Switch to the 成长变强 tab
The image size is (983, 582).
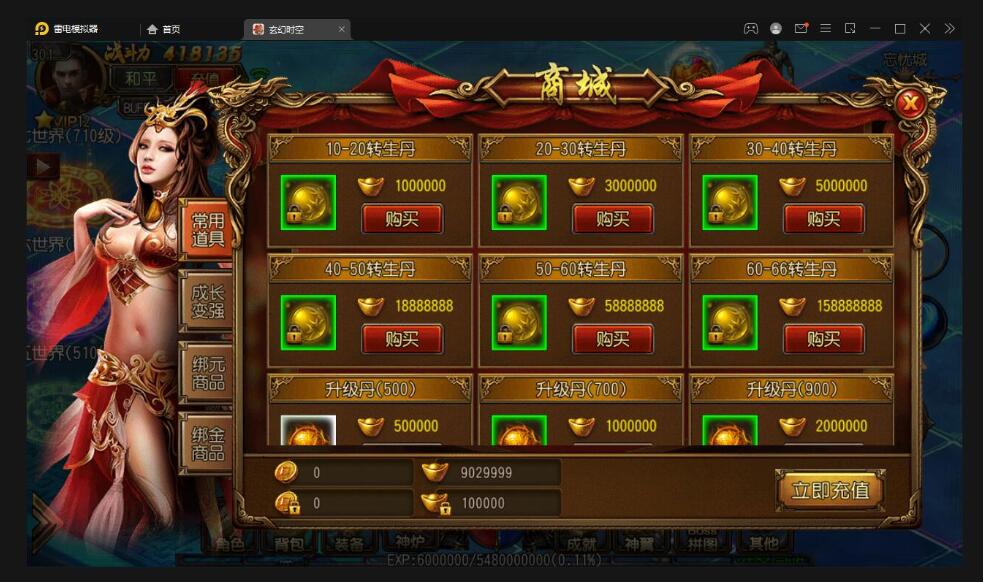click(208, 300)
